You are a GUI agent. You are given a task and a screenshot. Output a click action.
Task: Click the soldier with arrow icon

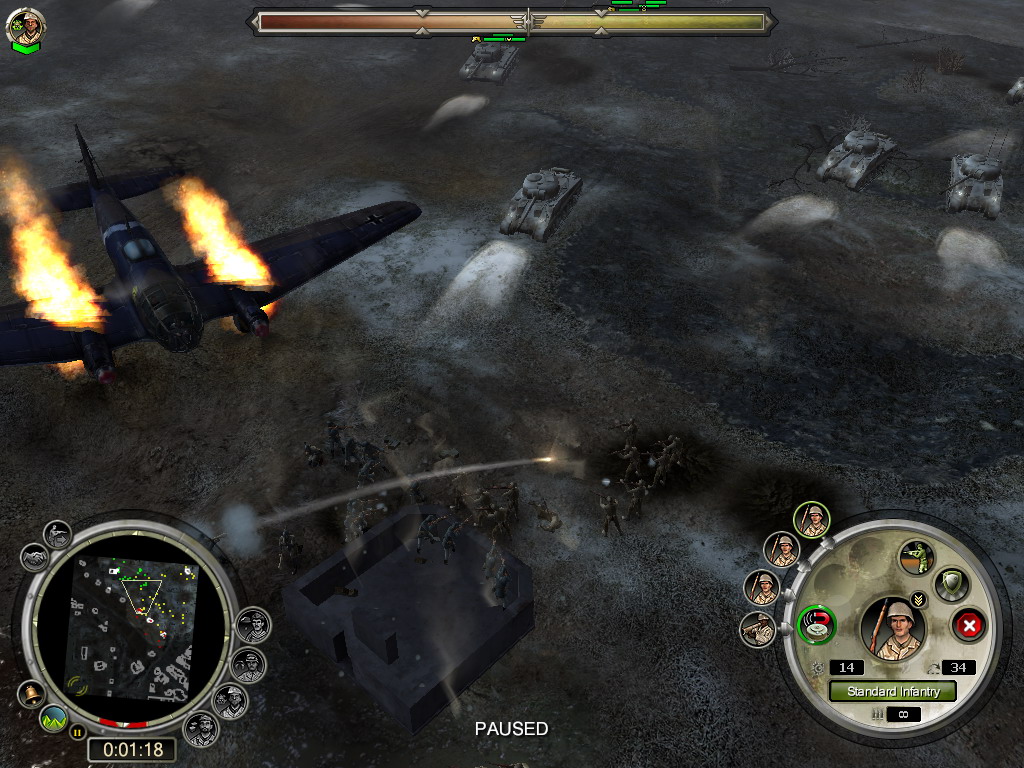coord(57,532)
